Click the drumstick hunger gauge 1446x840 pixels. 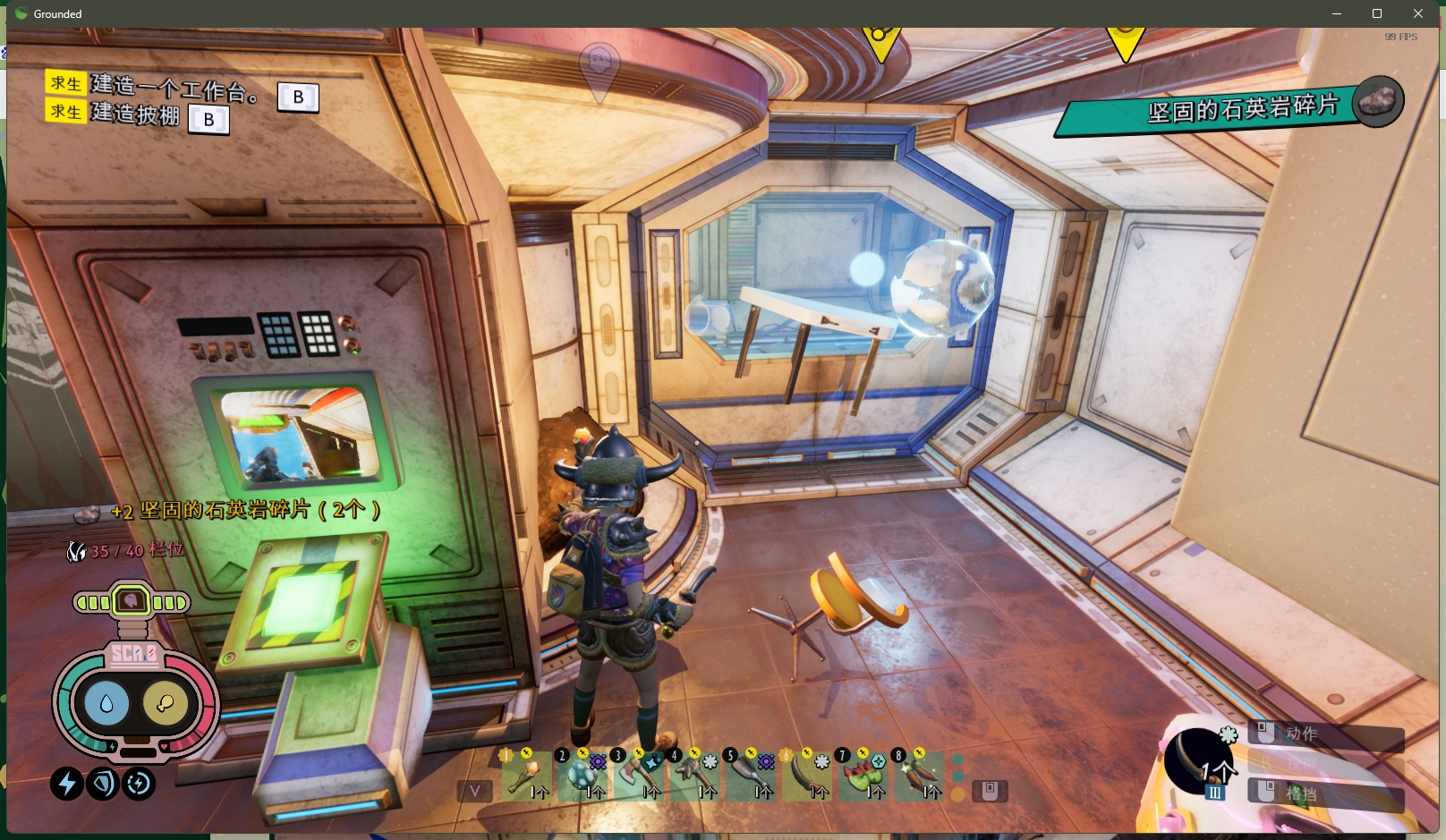165,704
